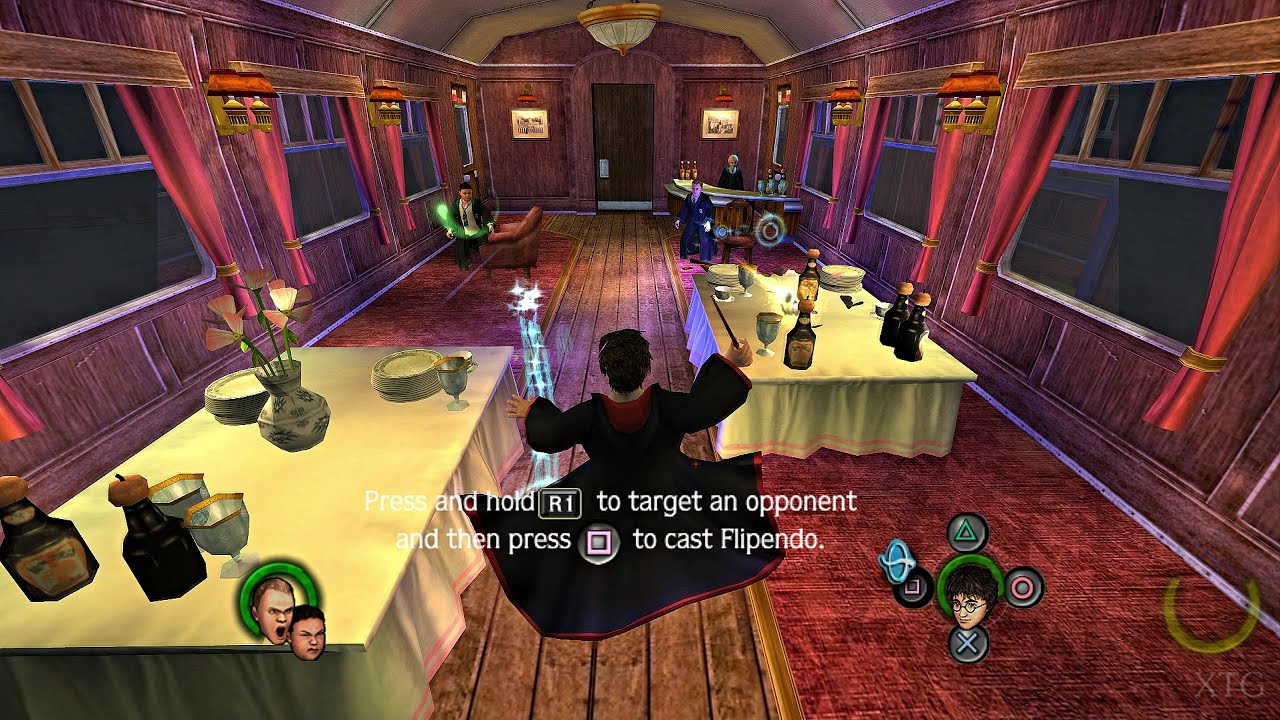This screenshot has width=1280, height=720.
Task: Select the Flipendo spell on the Square button
Action: click(x=911, y=587)
